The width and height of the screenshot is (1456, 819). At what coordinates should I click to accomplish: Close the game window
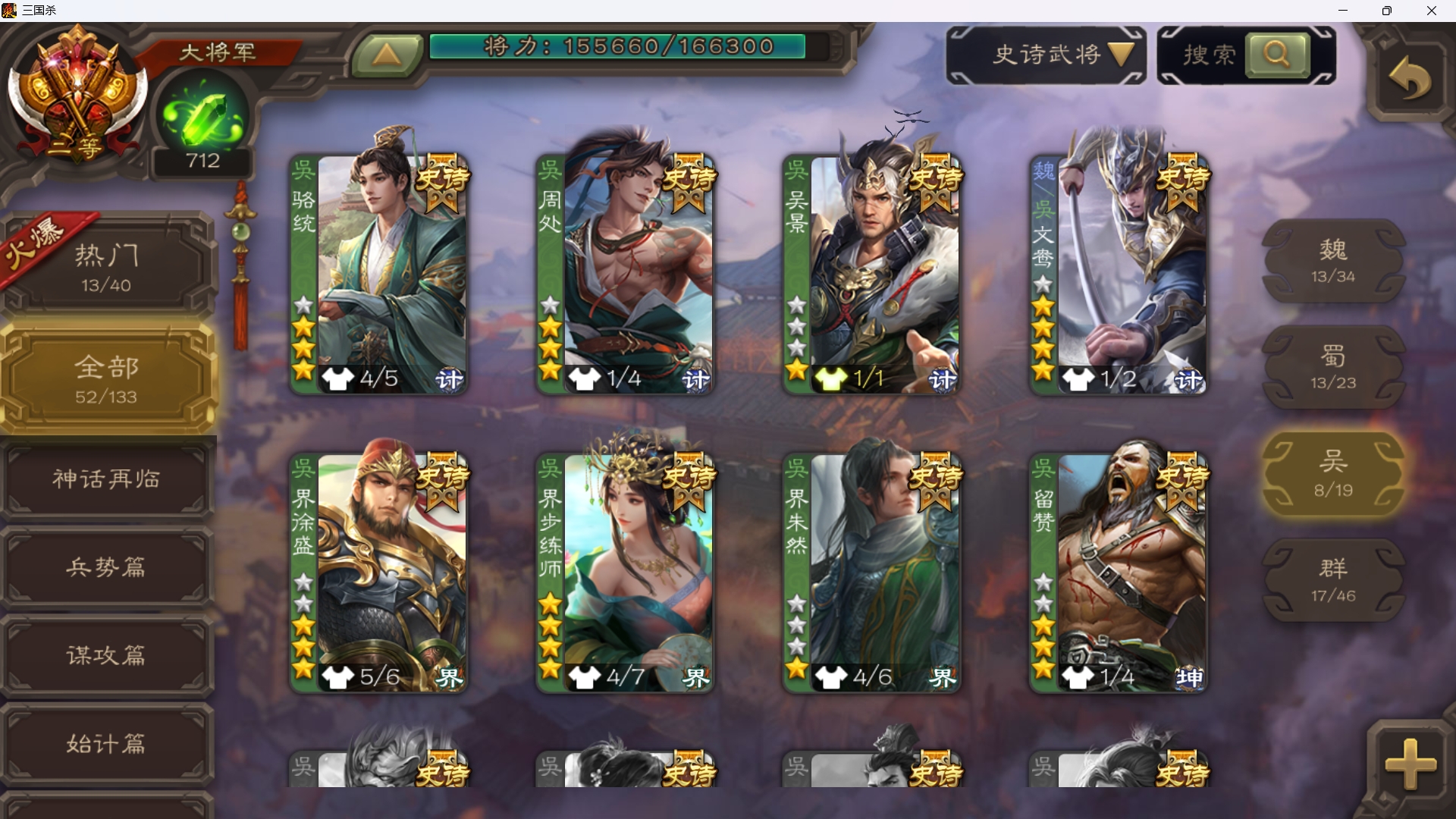[1431, 11]
